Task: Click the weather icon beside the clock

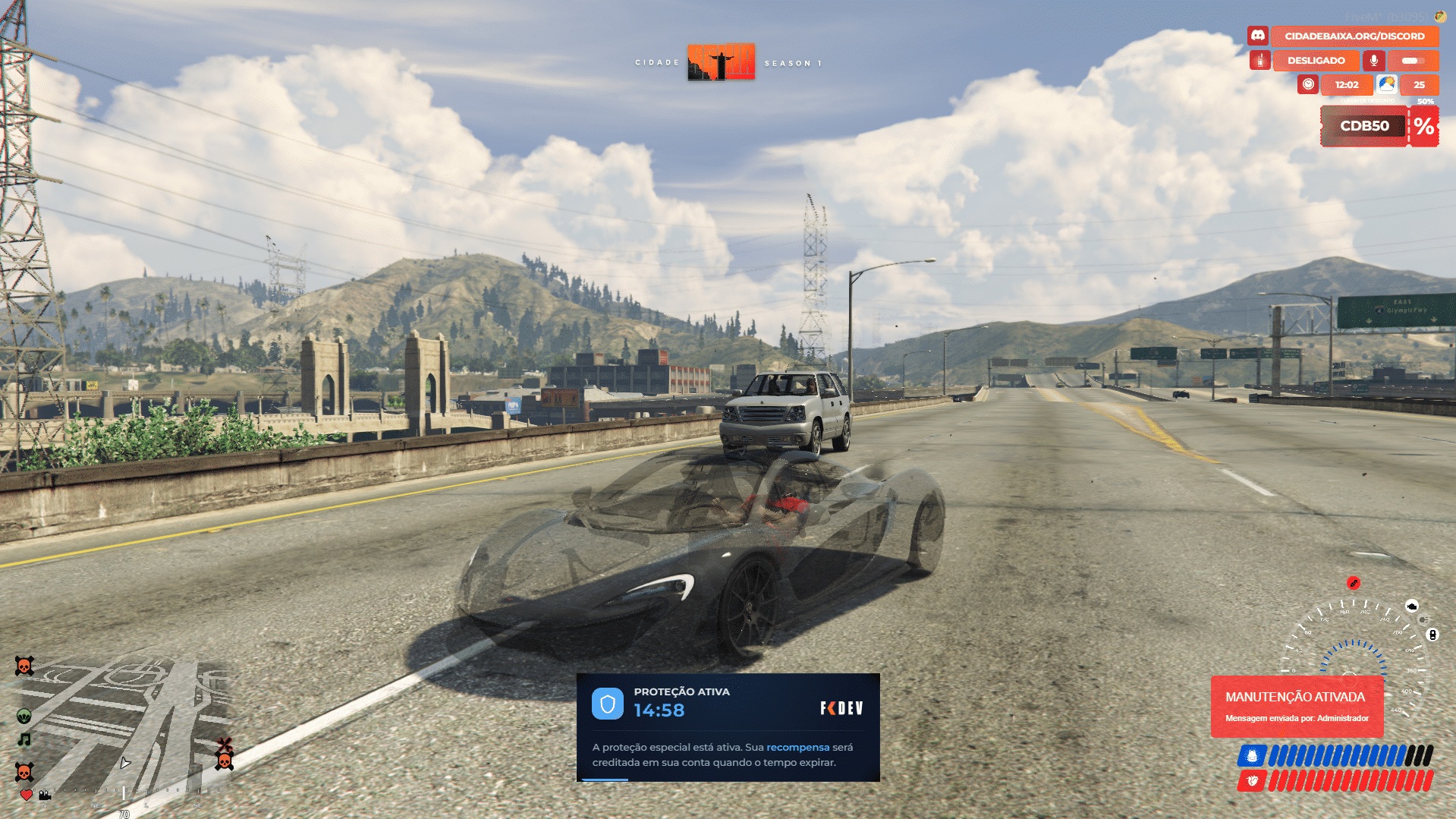Action: (1386, 84)
